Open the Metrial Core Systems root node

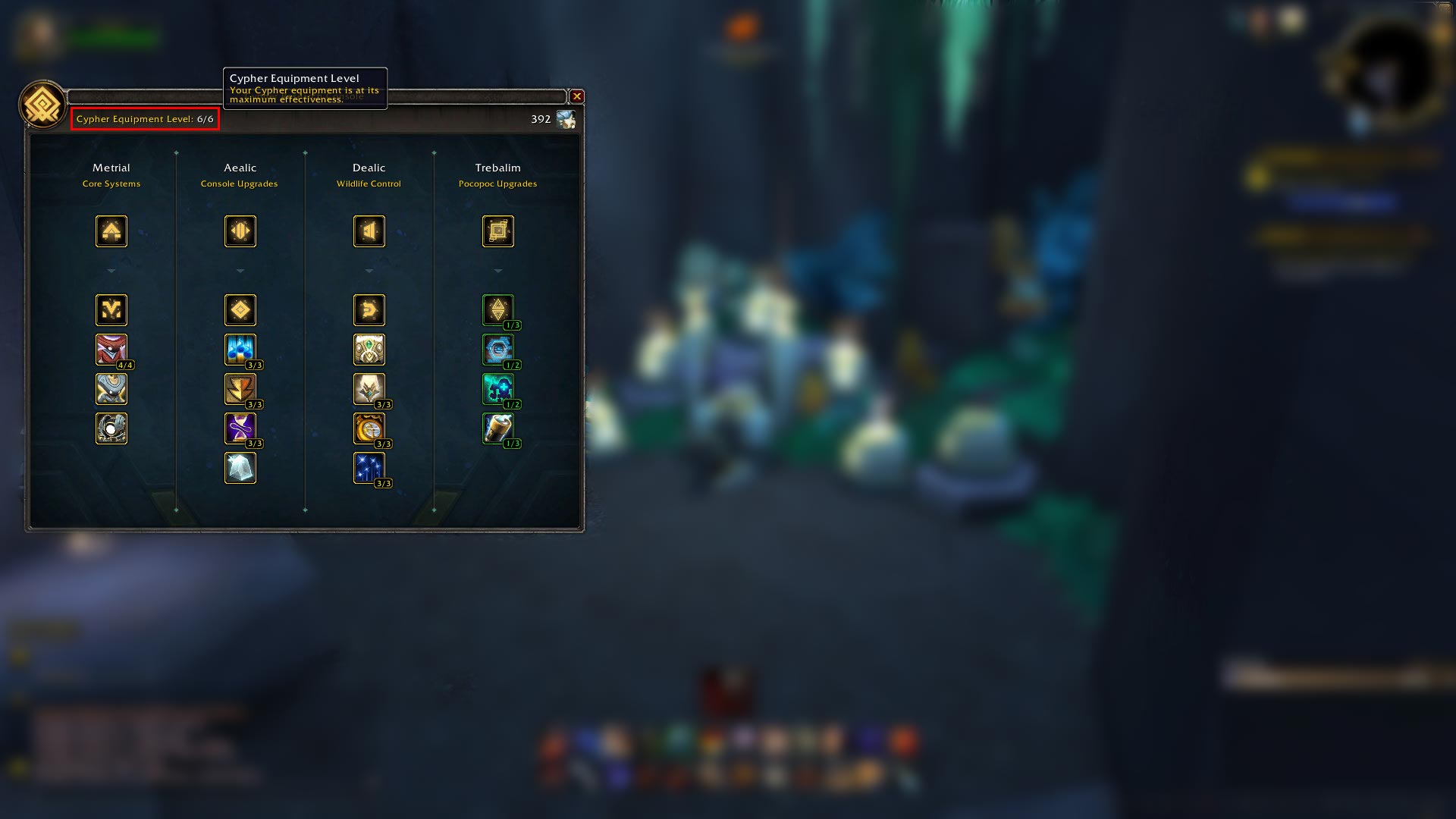tap(111, 231)
